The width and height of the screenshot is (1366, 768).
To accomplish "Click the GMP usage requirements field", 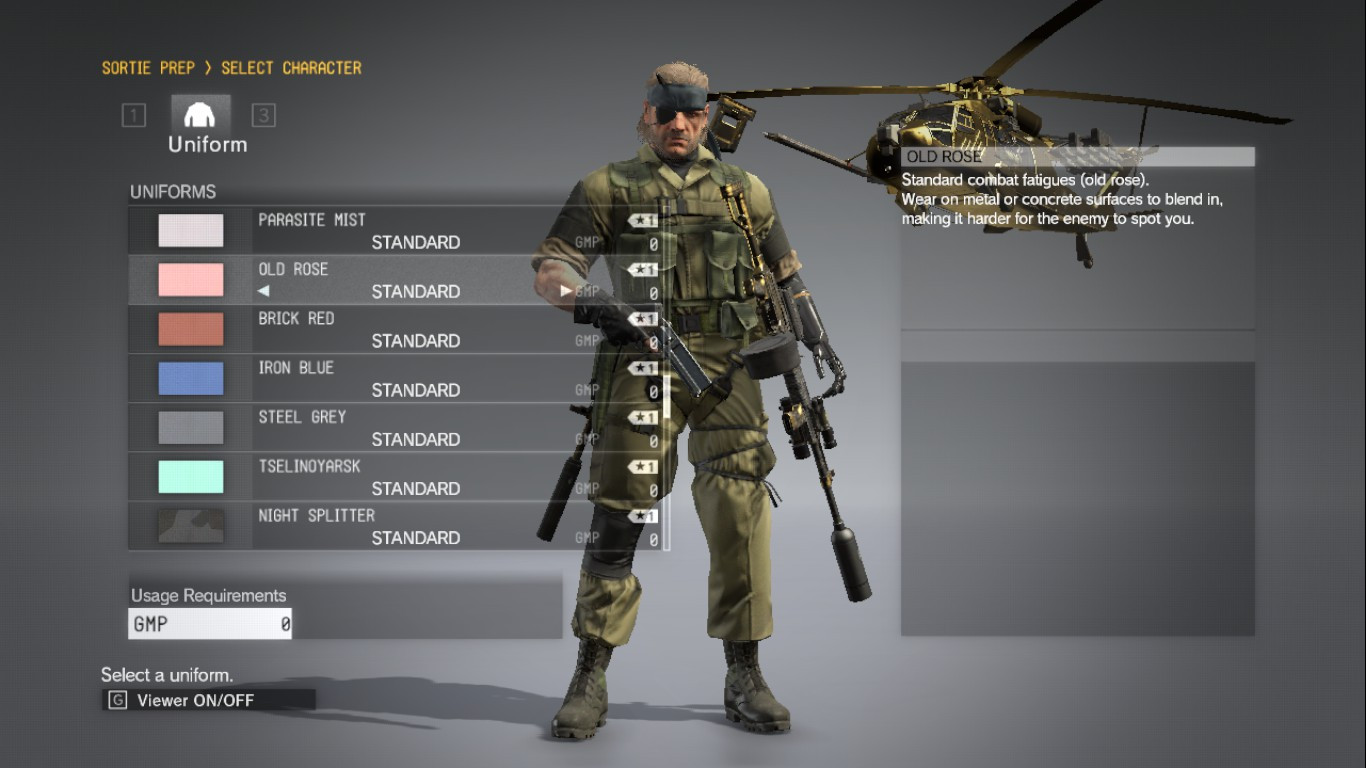I will tap(208, 622).
